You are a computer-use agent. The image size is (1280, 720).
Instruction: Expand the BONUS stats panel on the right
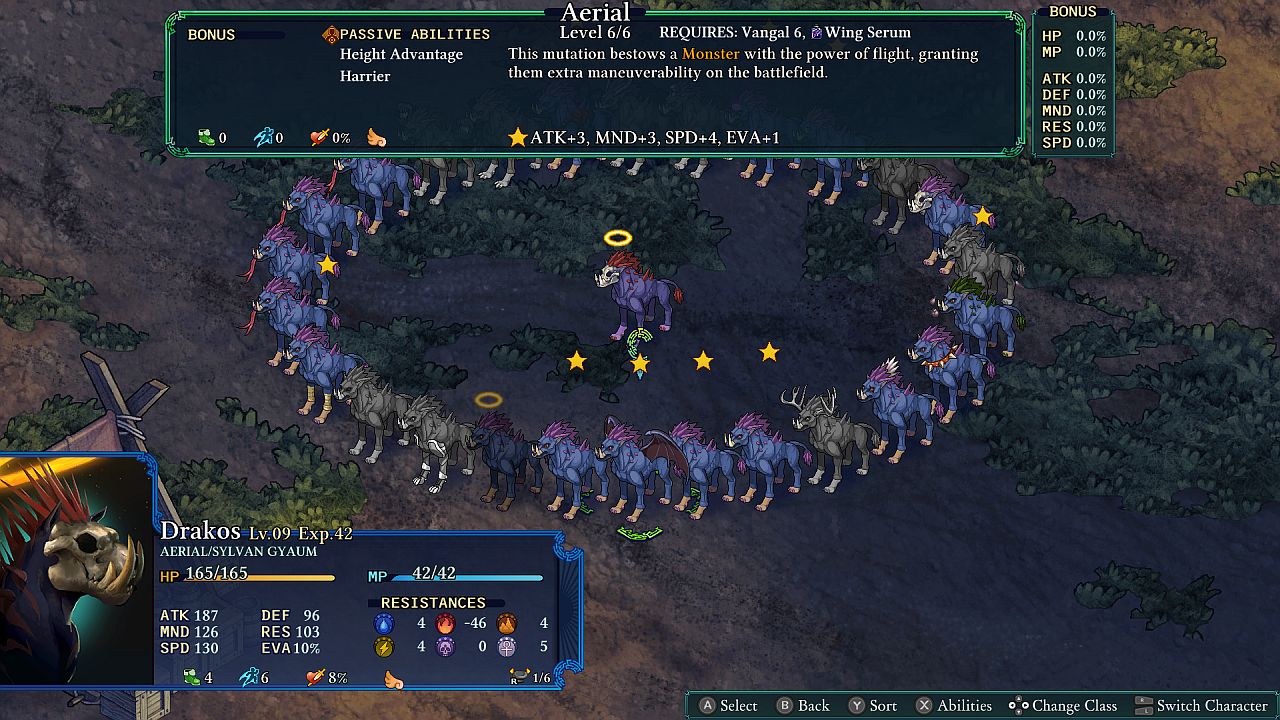[1075, 11]
